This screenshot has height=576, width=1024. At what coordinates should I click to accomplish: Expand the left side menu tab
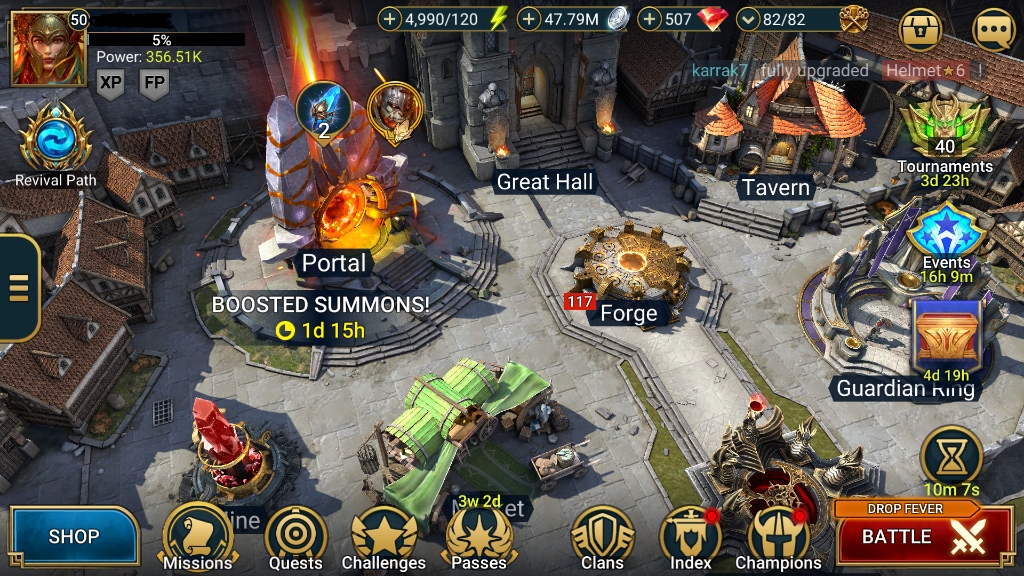[x=18, y=288]
